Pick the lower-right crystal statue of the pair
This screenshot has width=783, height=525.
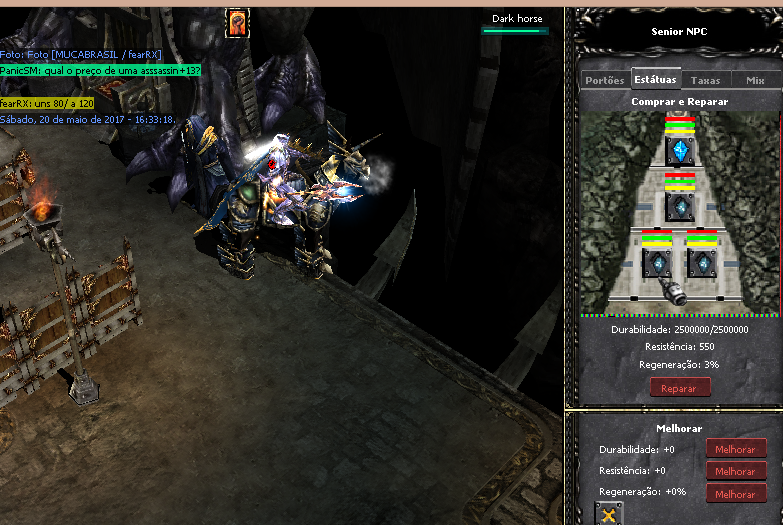click(702, 263)
